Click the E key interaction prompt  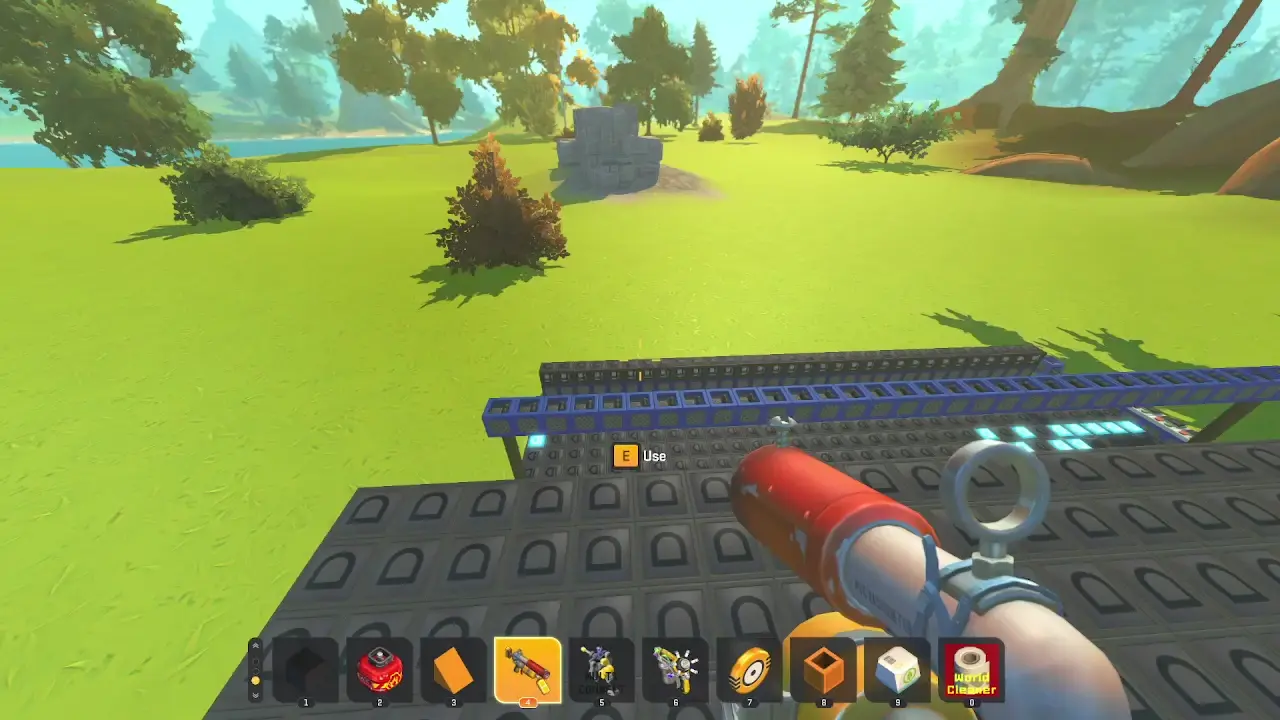point(625,455)
